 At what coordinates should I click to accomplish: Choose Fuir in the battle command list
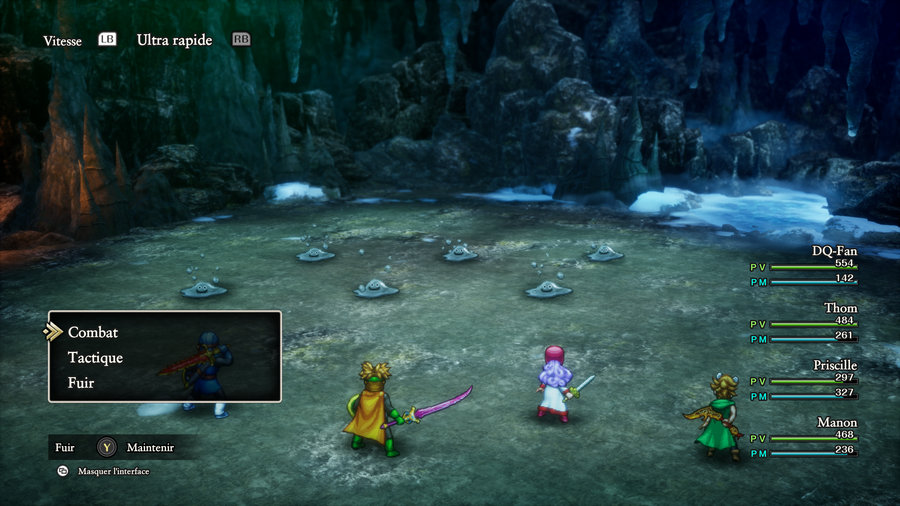tap(81, 382)
